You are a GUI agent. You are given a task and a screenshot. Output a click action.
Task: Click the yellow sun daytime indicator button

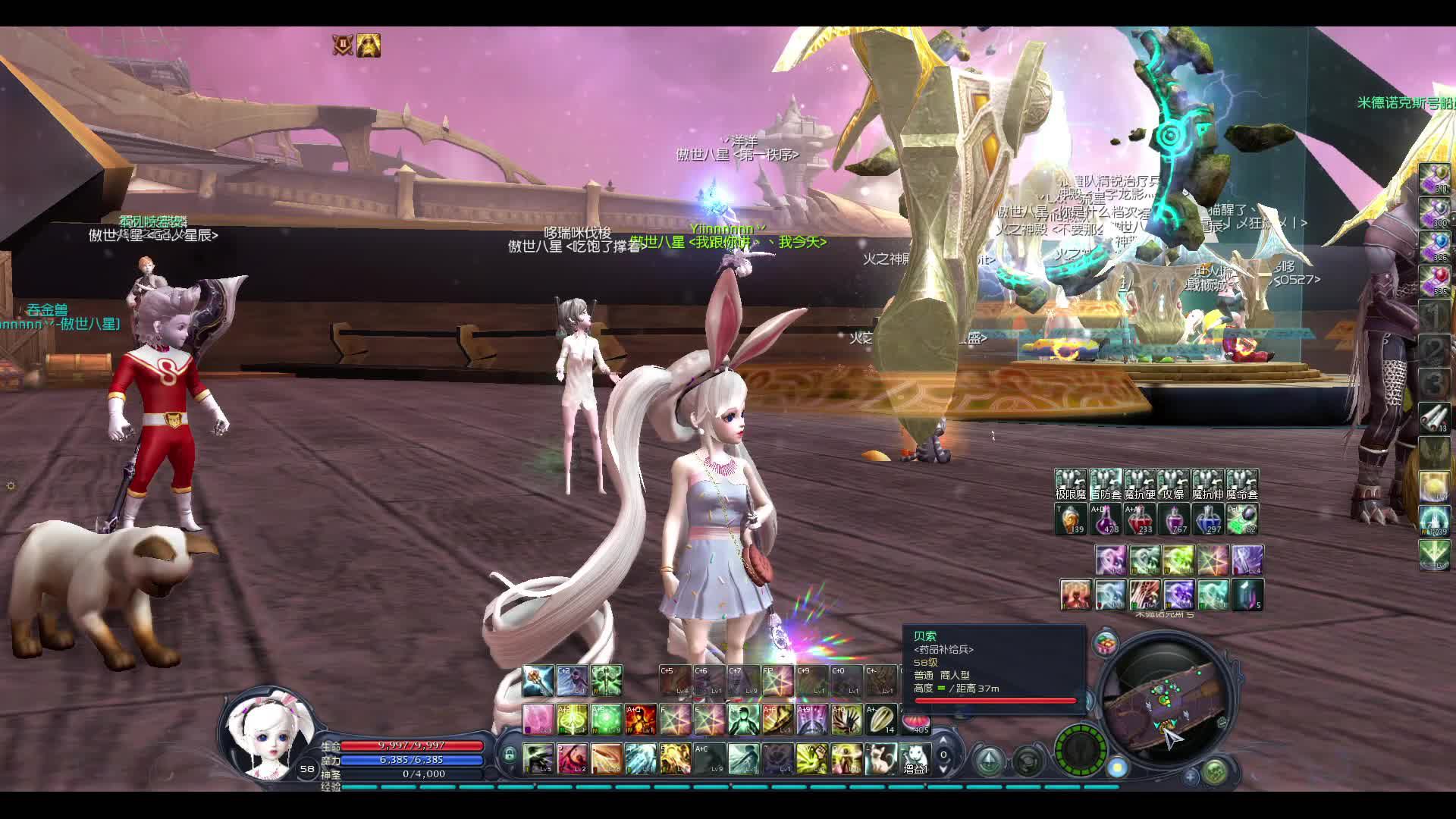(1118, 767)
